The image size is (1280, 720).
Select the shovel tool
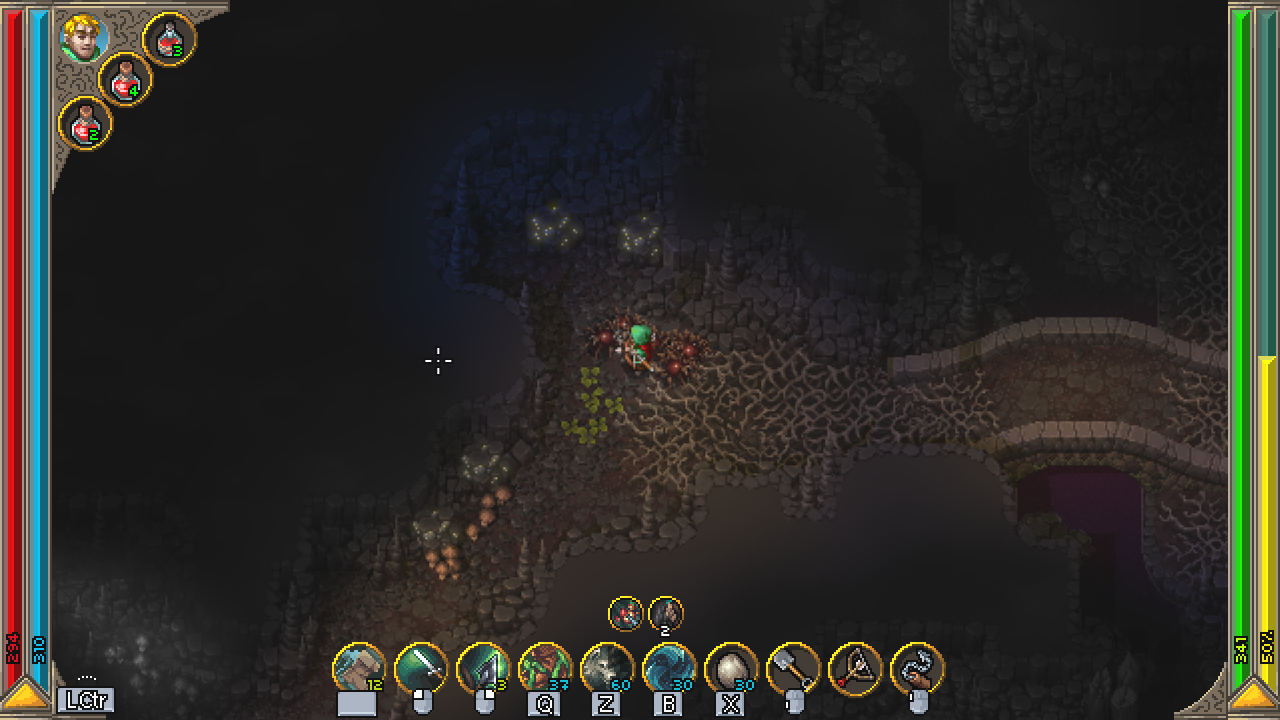point(793,668)
